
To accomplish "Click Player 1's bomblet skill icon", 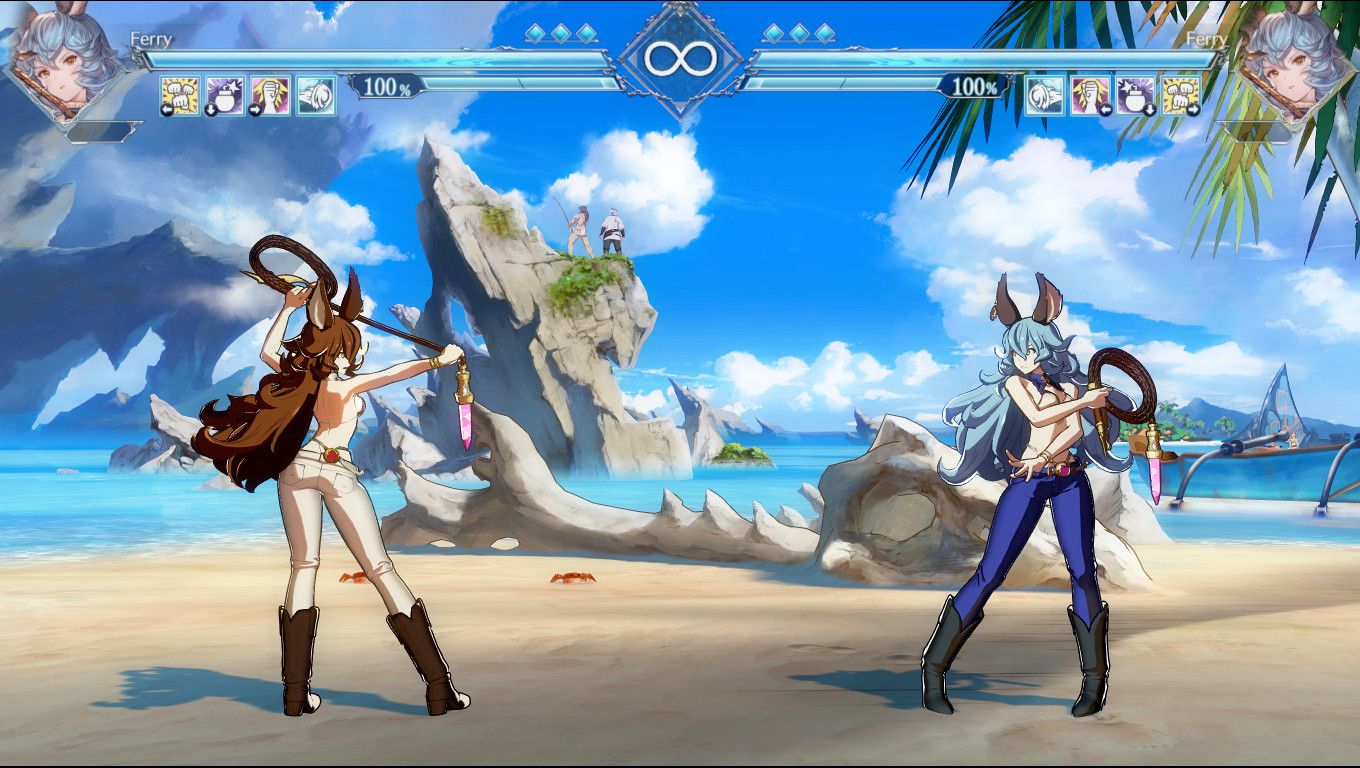I will point(226,95).
